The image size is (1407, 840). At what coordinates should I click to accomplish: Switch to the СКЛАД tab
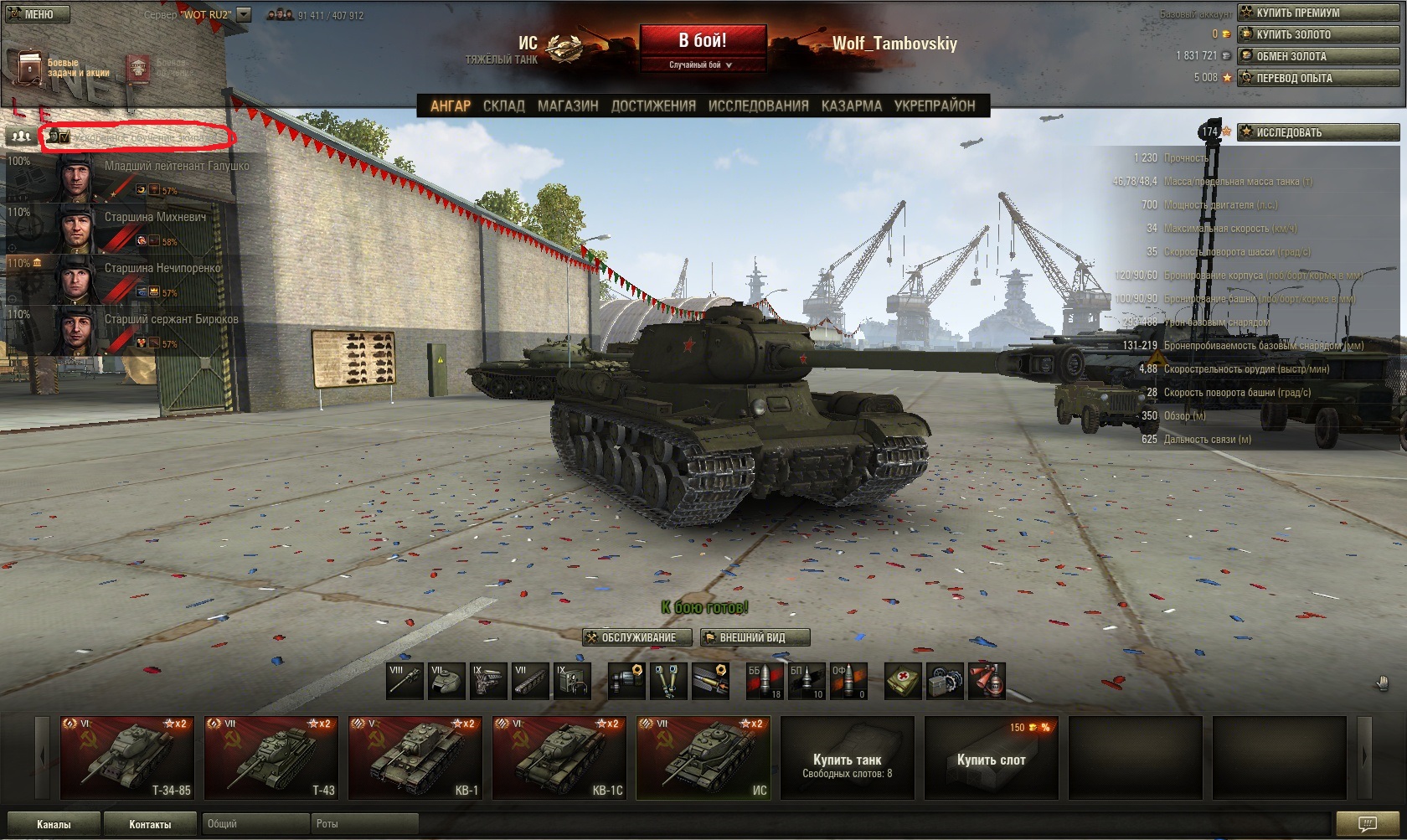[x=503, y=106]
